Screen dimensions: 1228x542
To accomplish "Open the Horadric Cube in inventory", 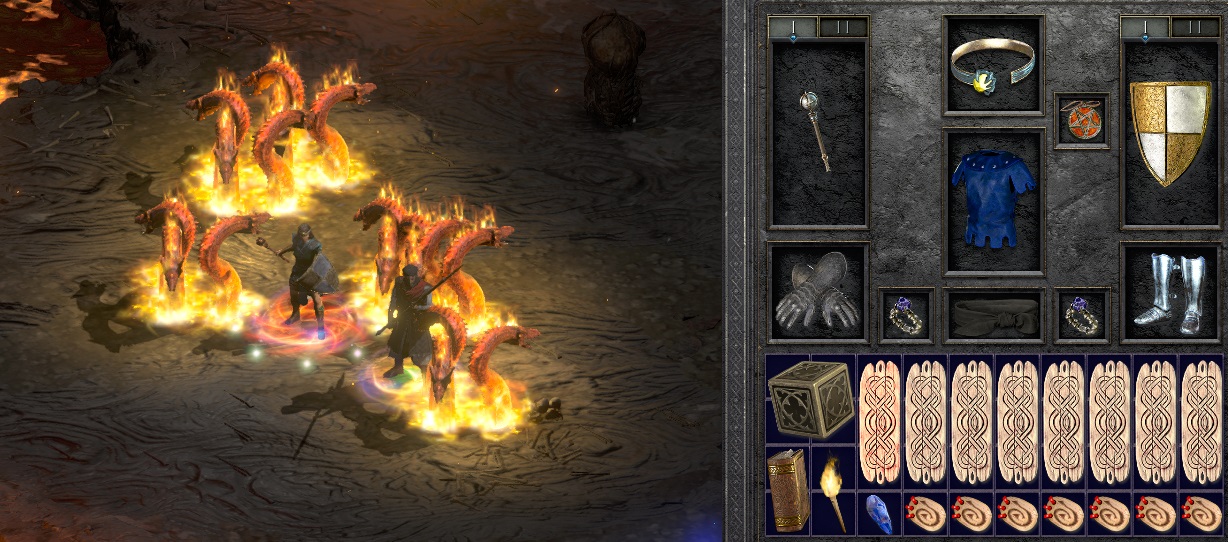I will (810, 399).
